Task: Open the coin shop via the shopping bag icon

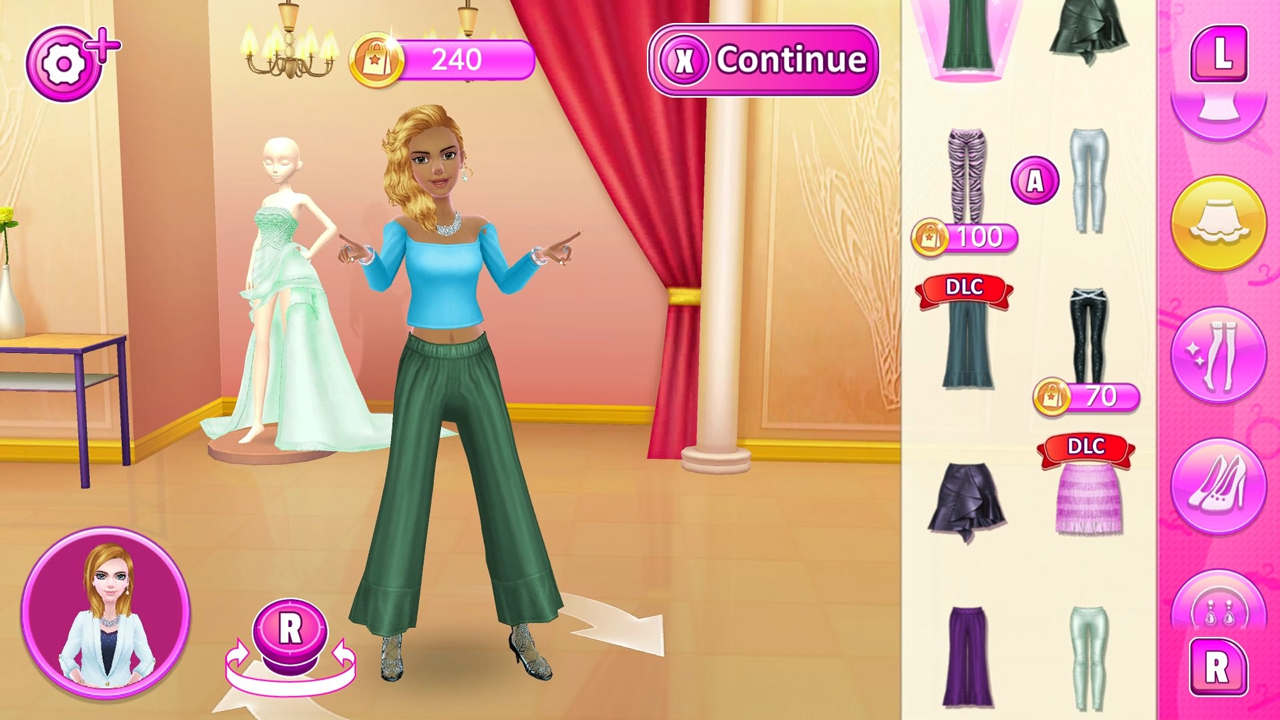Action: (x=378, y=60)
